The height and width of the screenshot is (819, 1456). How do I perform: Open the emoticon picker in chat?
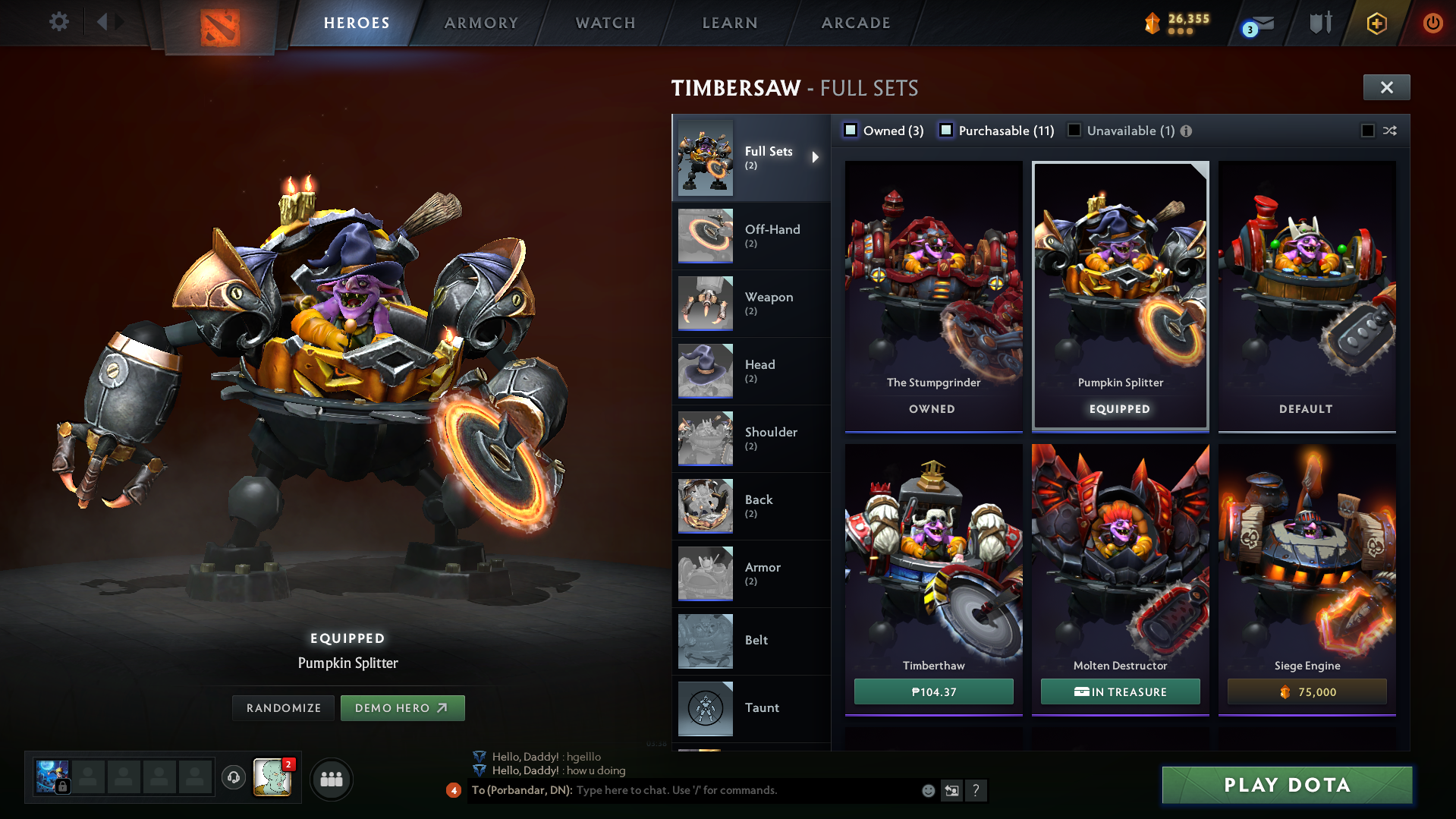tap(929, 791)
